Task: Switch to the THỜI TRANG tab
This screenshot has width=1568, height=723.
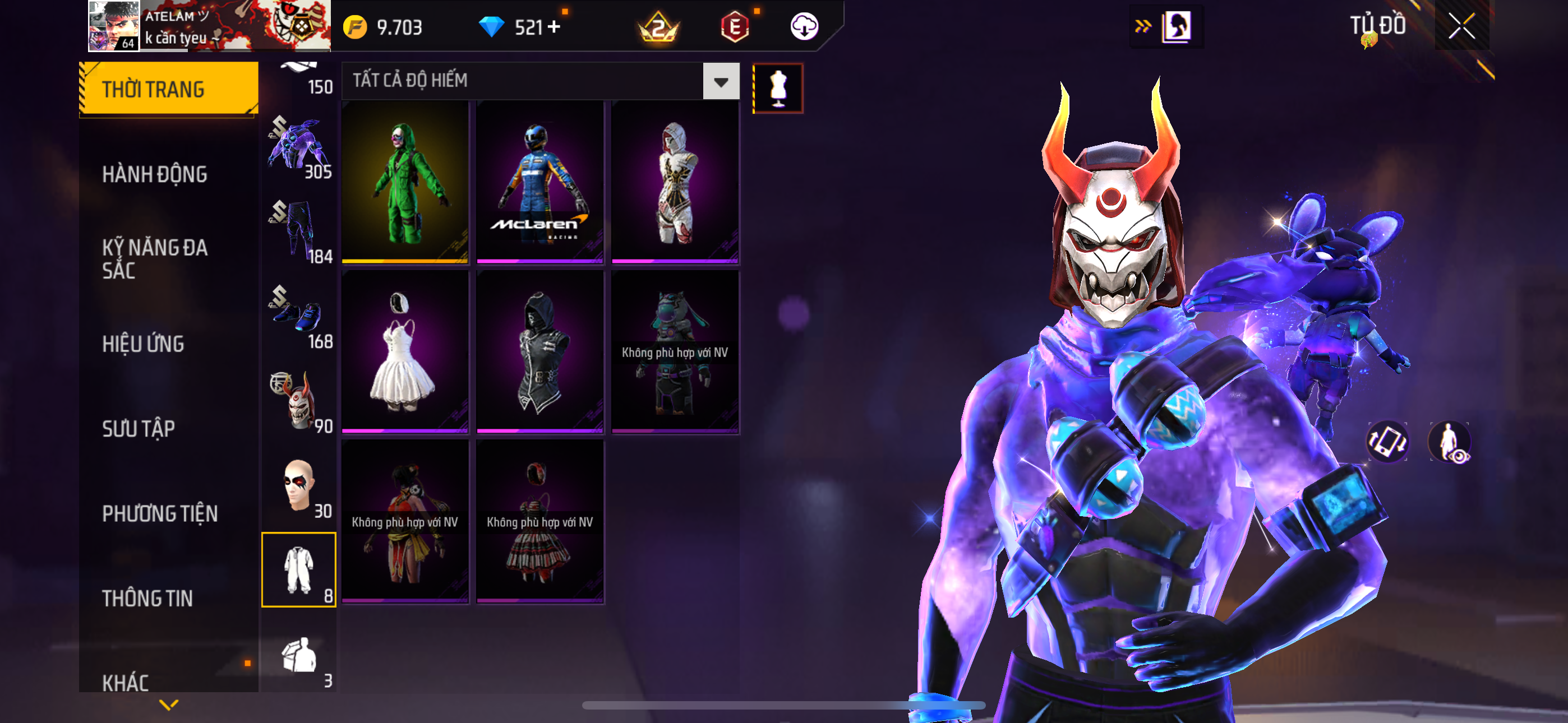Action: point(168,89)
